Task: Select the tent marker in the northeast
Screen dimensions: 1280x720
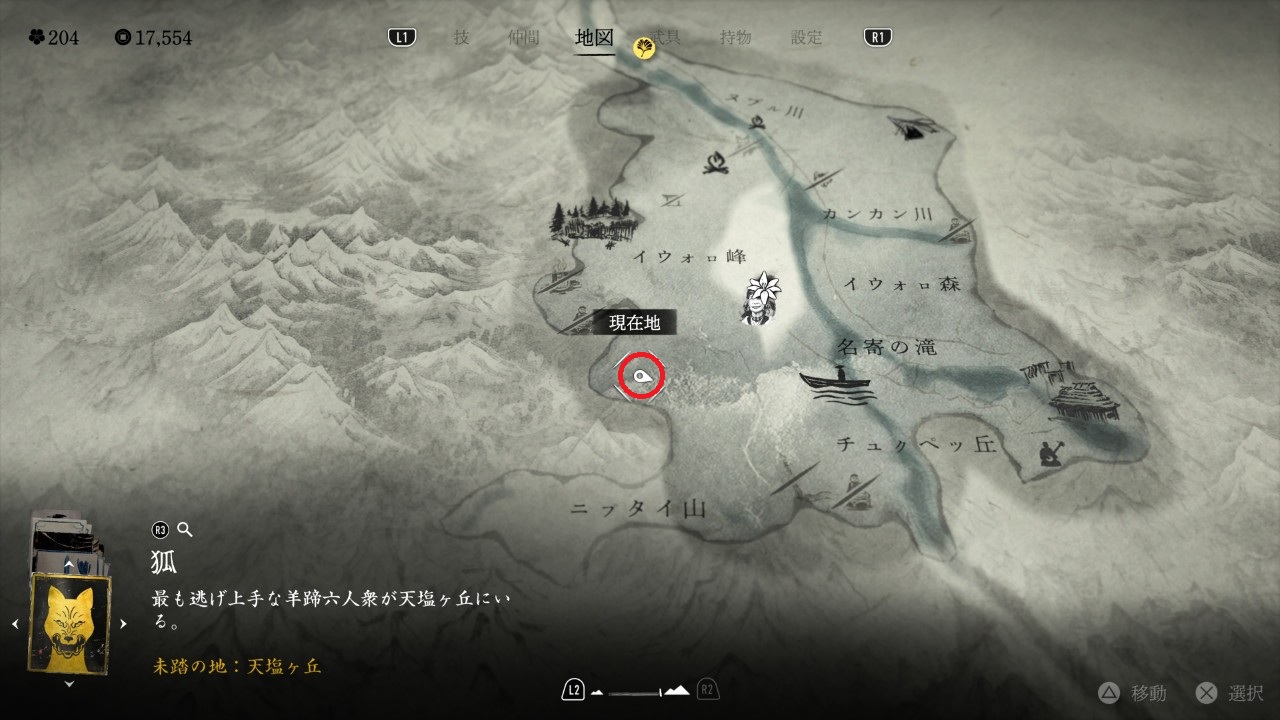Action: point(912,125)
